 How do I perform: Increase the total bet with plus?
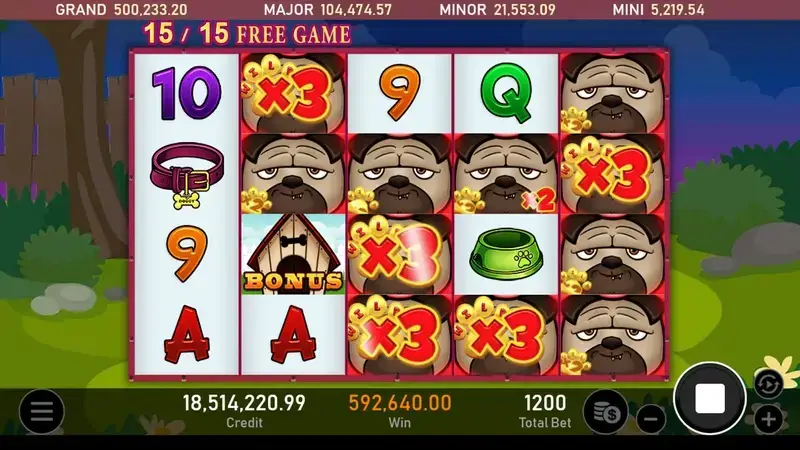click(x=767, y=419)
